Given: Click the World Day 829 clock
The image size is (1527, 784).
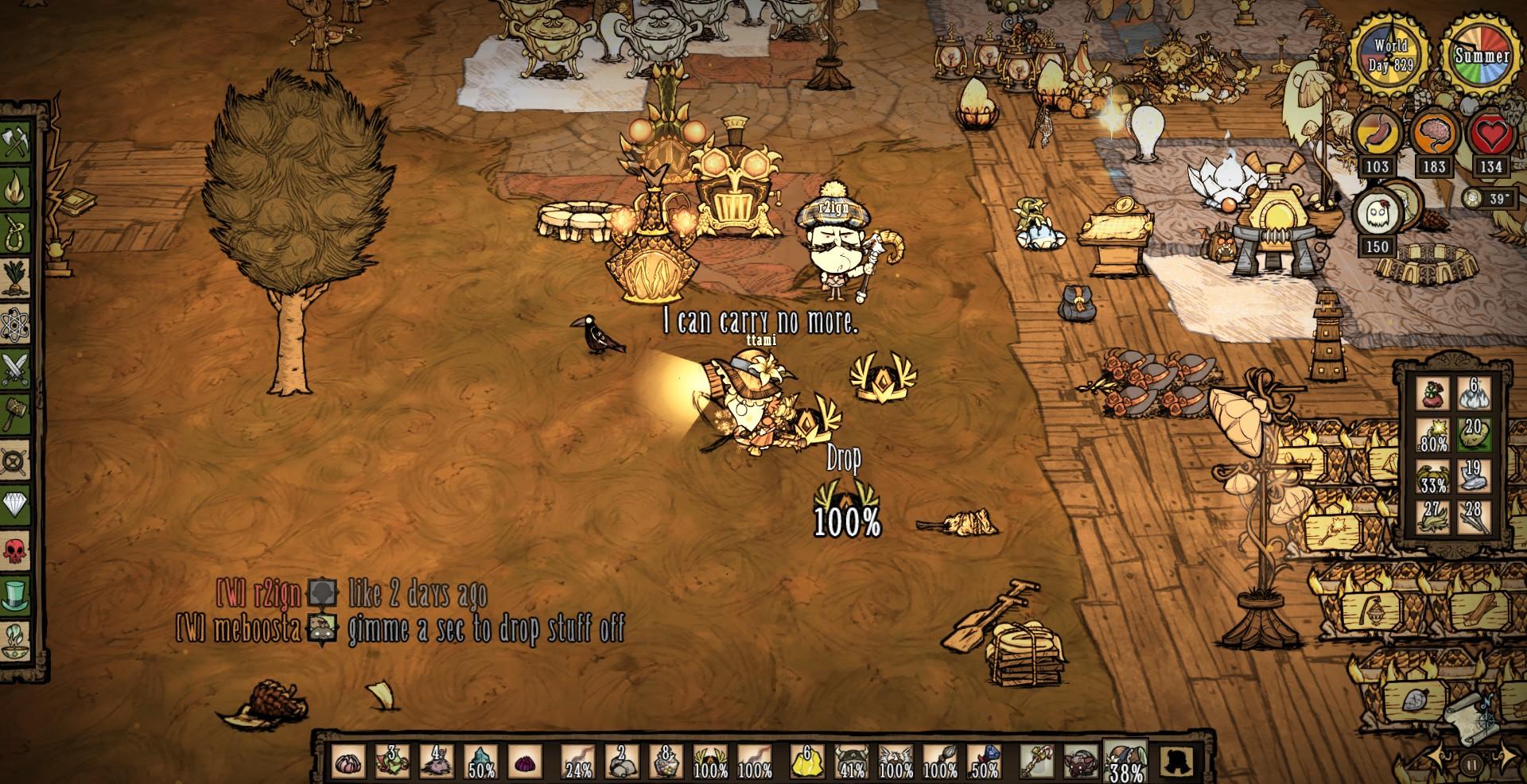Looking at the screenshot, I should 1387,54.
